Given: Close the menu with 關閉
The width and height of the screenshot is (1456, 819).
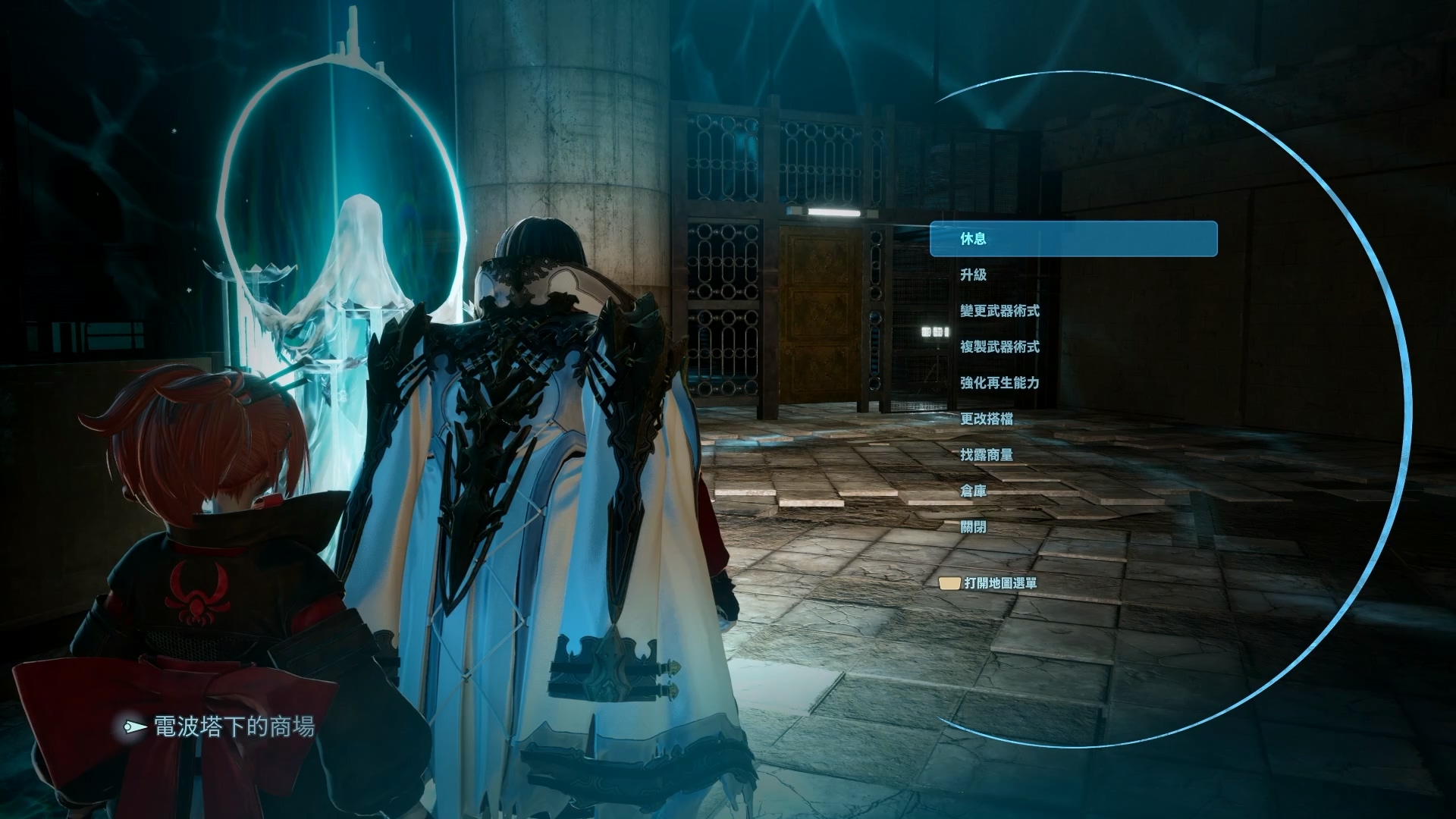Looking at the screenshot, I should pyautogui.click(x=974, y=527).
